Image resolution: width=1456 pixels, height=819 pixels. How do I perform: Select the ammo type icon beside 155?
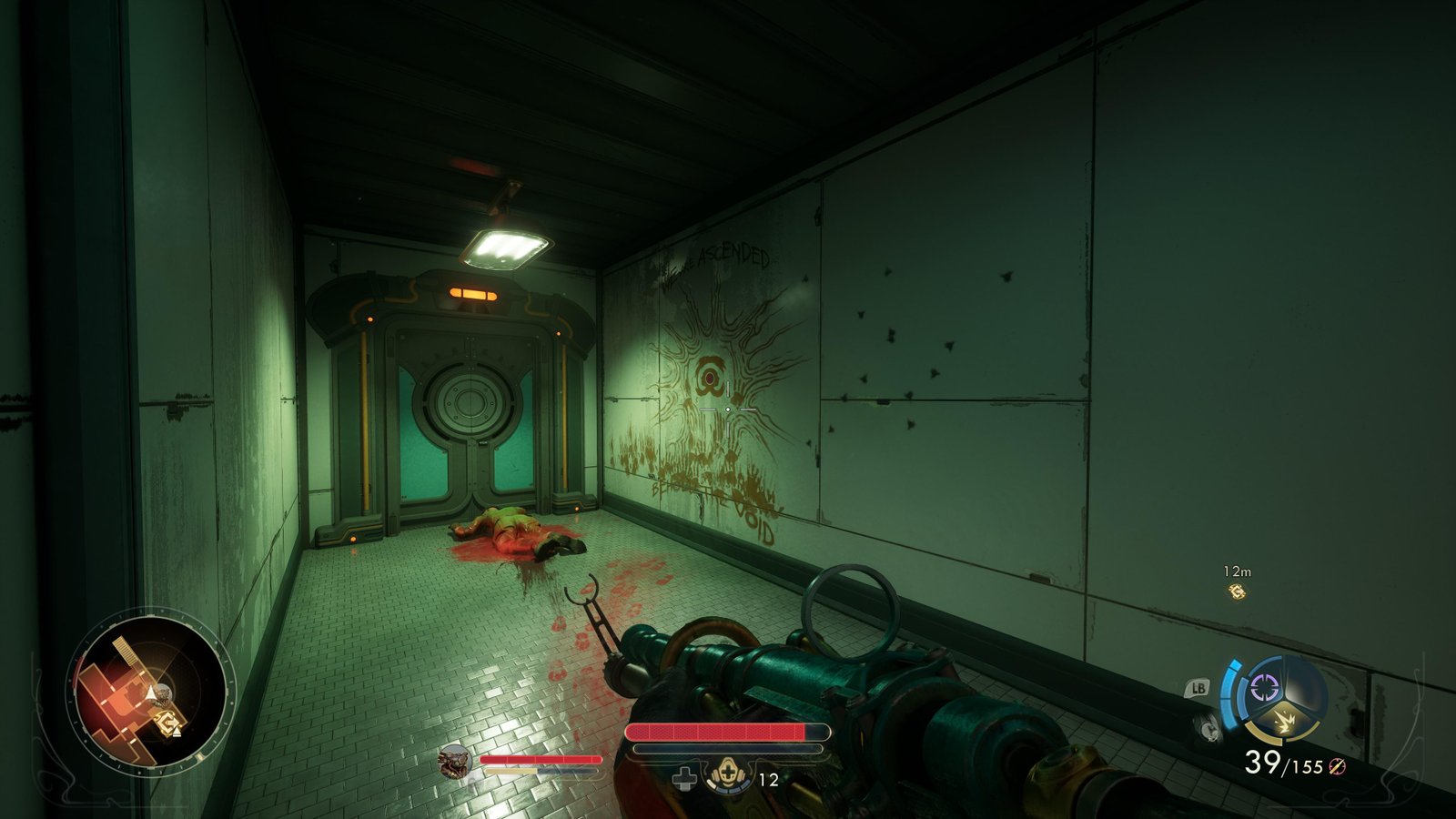pos(1337,766)
